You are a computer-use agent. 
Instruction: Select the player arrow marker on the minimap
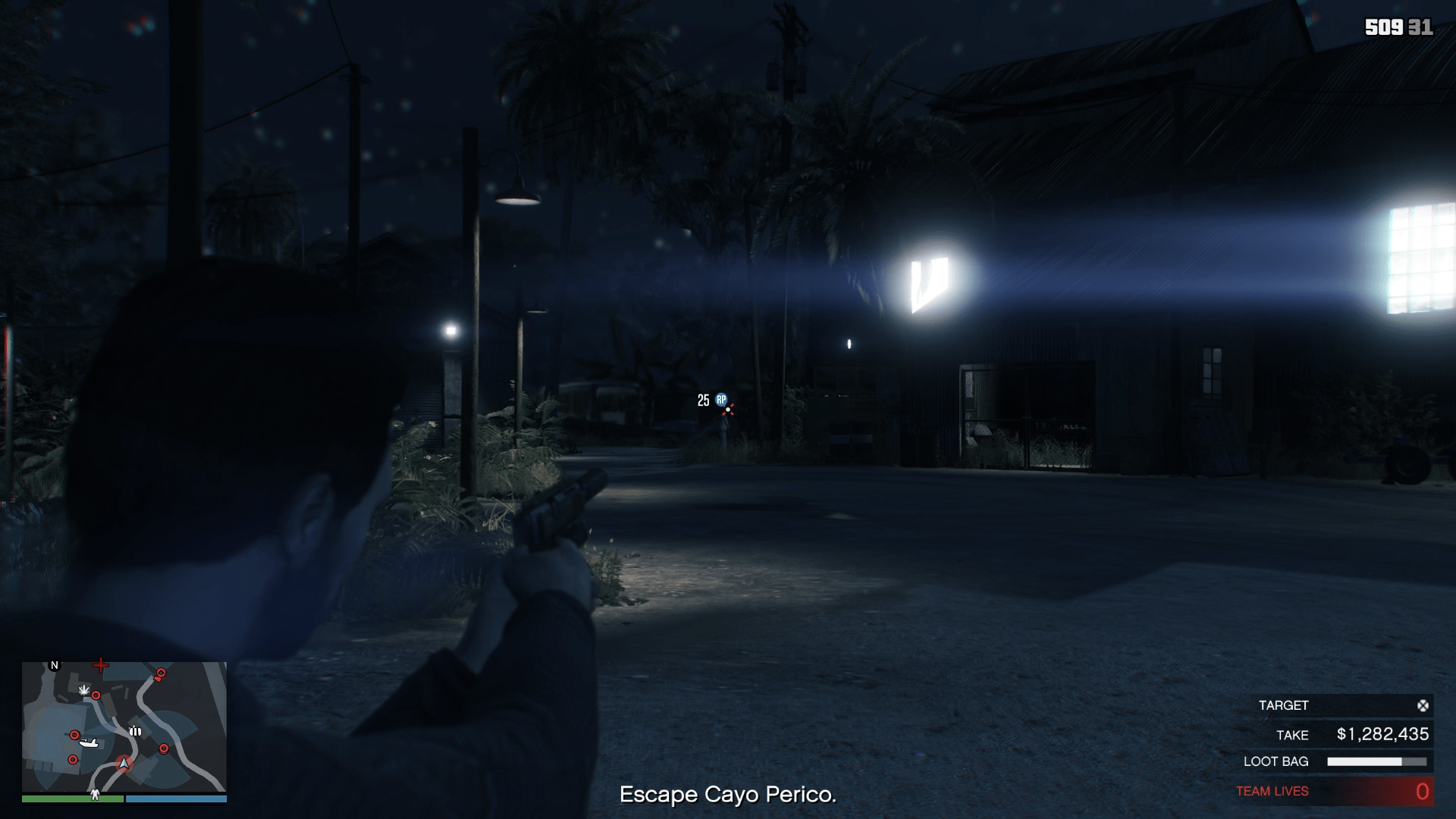(124, 764)
